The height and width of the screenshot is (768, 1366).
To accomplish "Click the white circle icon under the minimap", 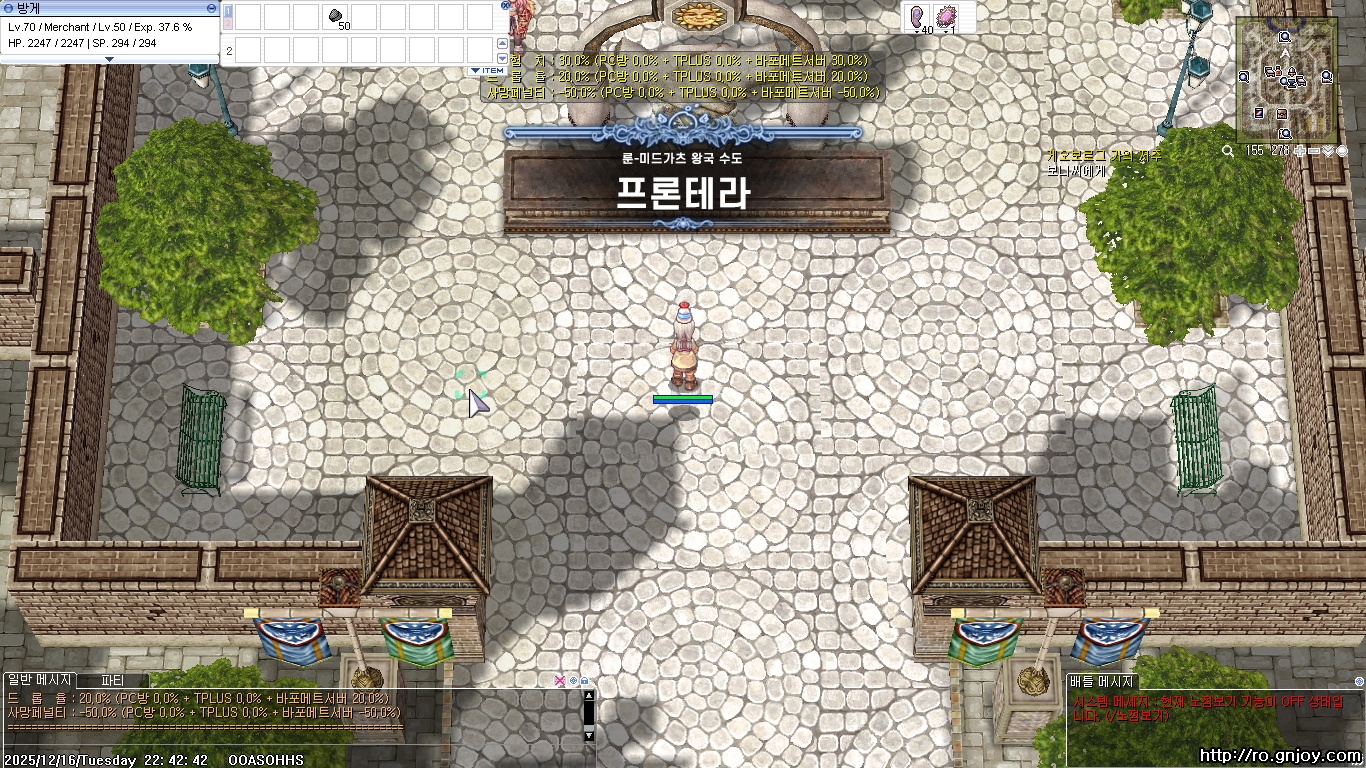I will [1342, 151].
